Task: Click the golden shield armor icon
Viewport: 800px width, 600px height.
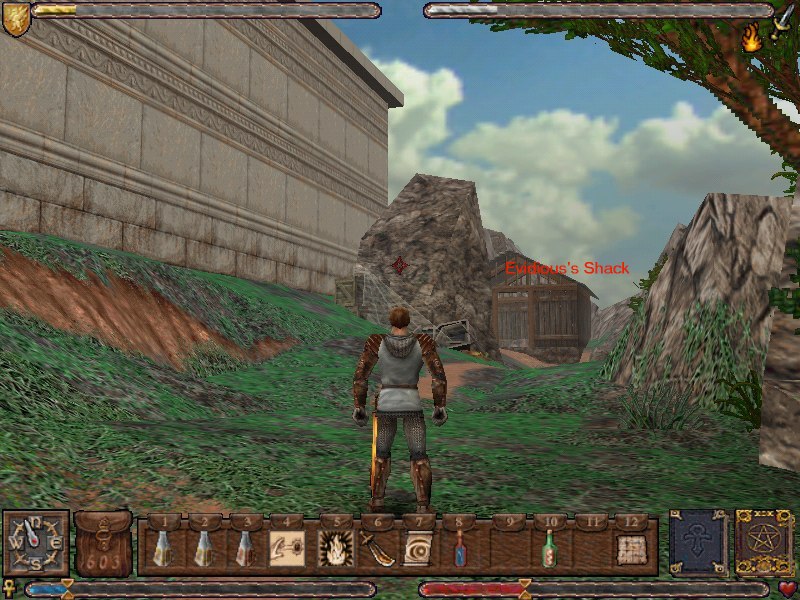Action: [15, 17]
